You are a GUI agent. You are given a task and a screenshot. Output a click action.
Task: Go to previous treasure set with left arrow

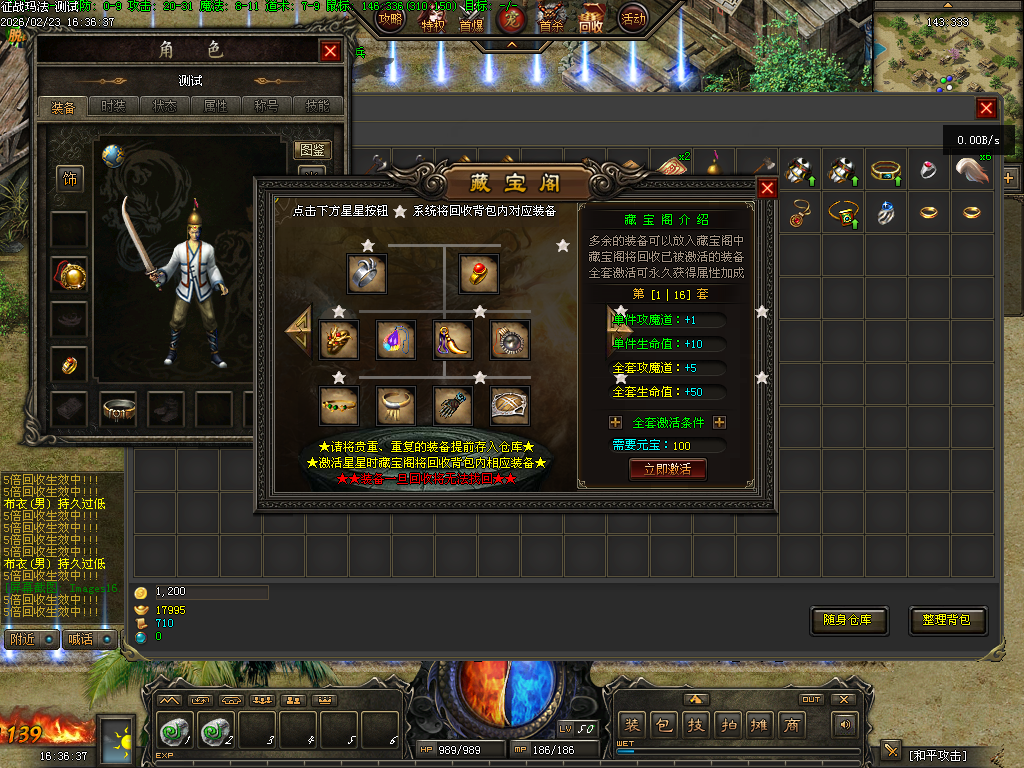(x=298, y=327)
